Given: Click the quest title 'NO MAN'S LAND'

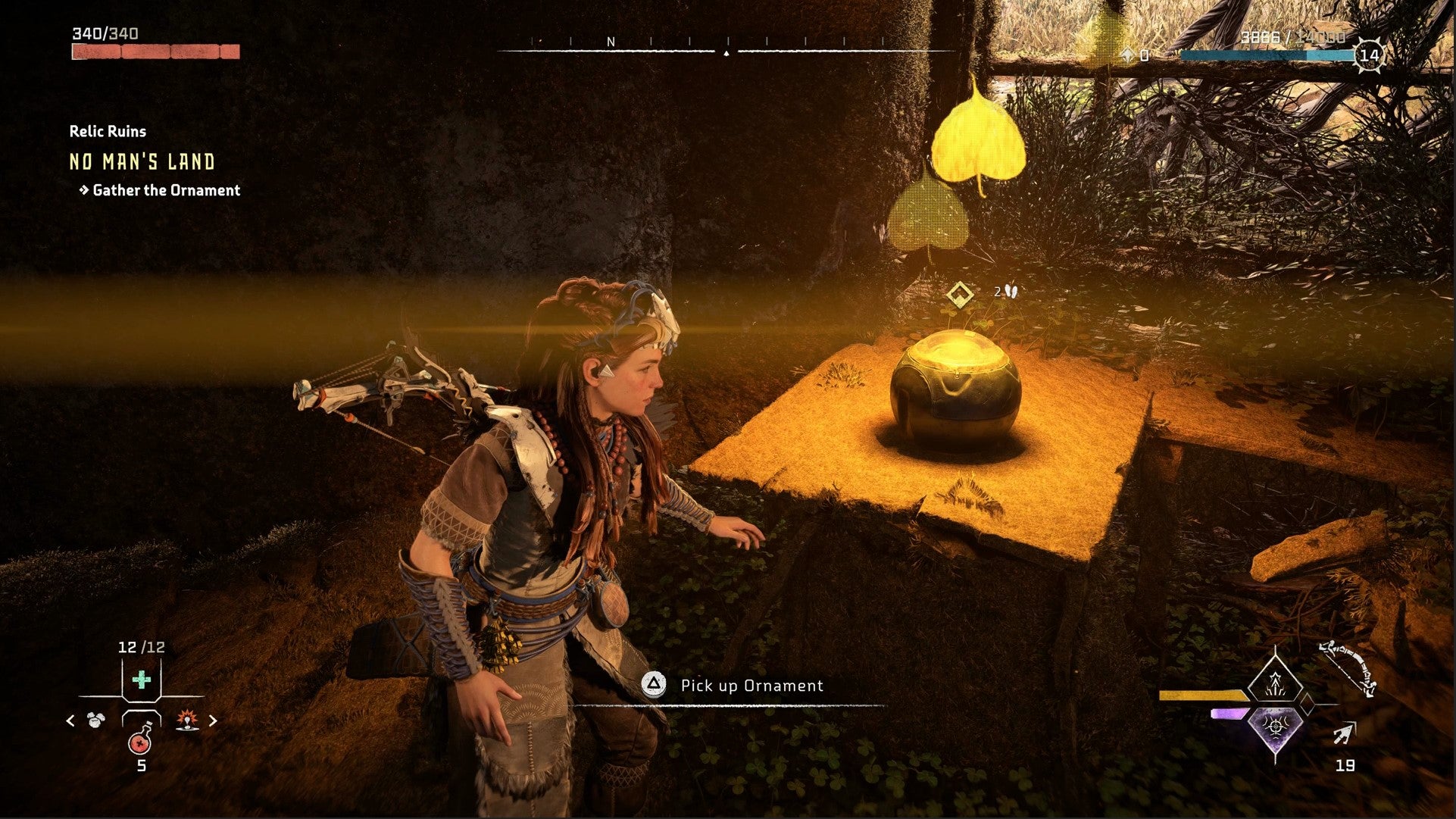Looking at the screenshot, I should 141,161.
